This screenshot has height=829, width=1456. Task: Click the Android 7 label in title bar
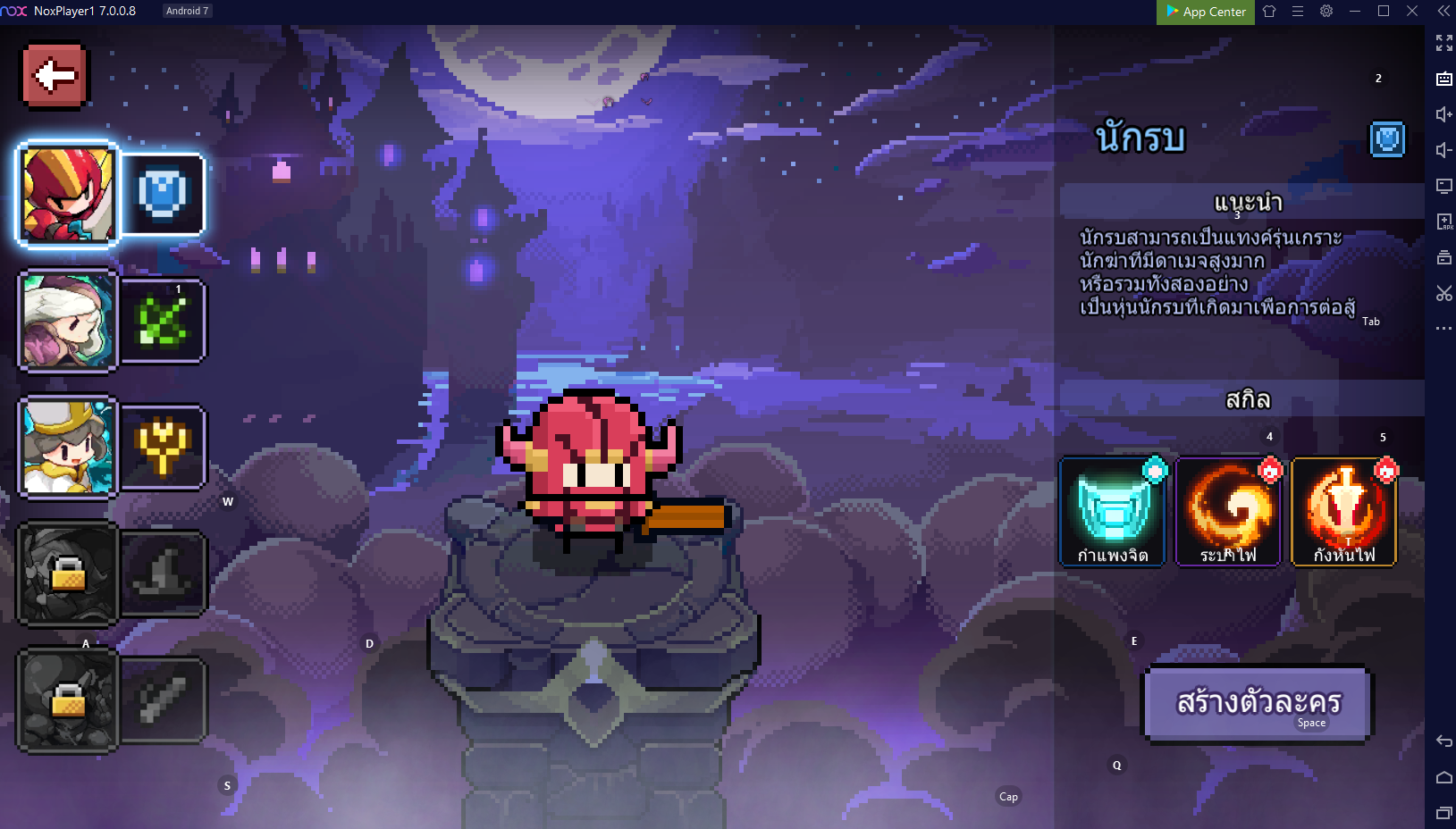coord(187,10)
